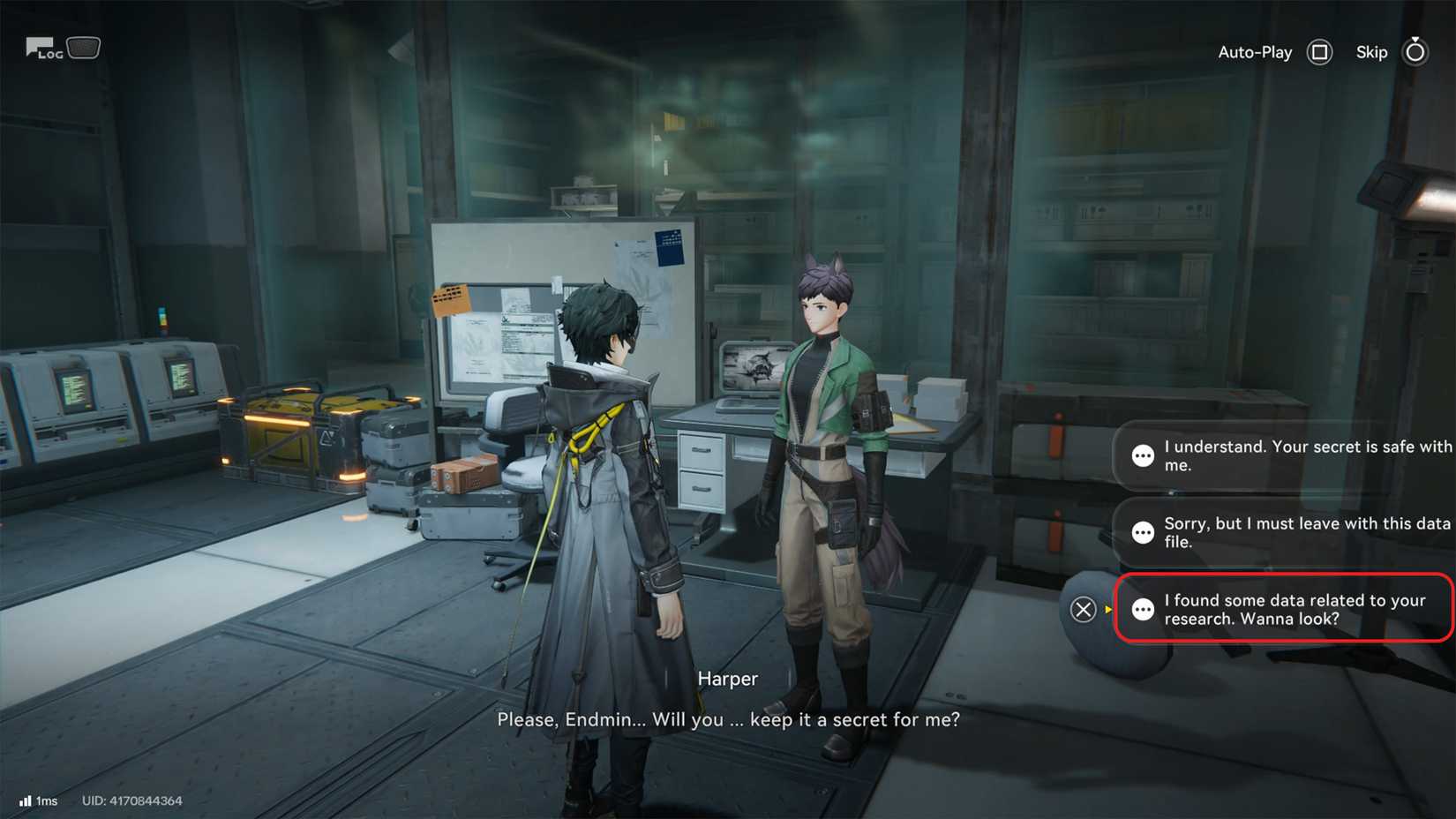Screen dimensions: 1456x819
Task: Choose 'Sorry, but I must leave with this data file.'
Action: pos(1288,532)
